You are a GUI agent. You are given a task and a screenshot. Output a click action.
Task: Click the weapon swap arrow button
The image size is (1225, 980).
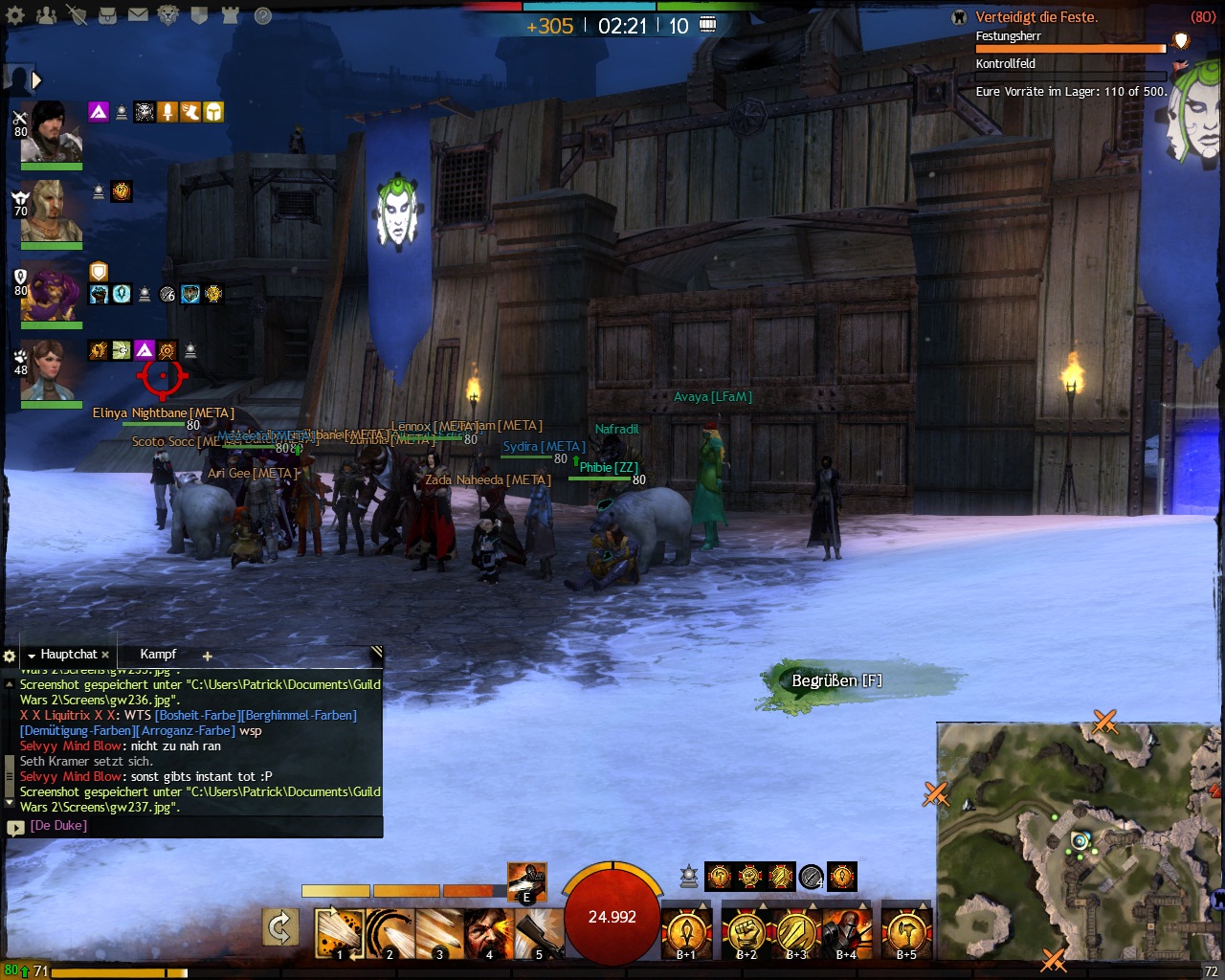(280, 927)
